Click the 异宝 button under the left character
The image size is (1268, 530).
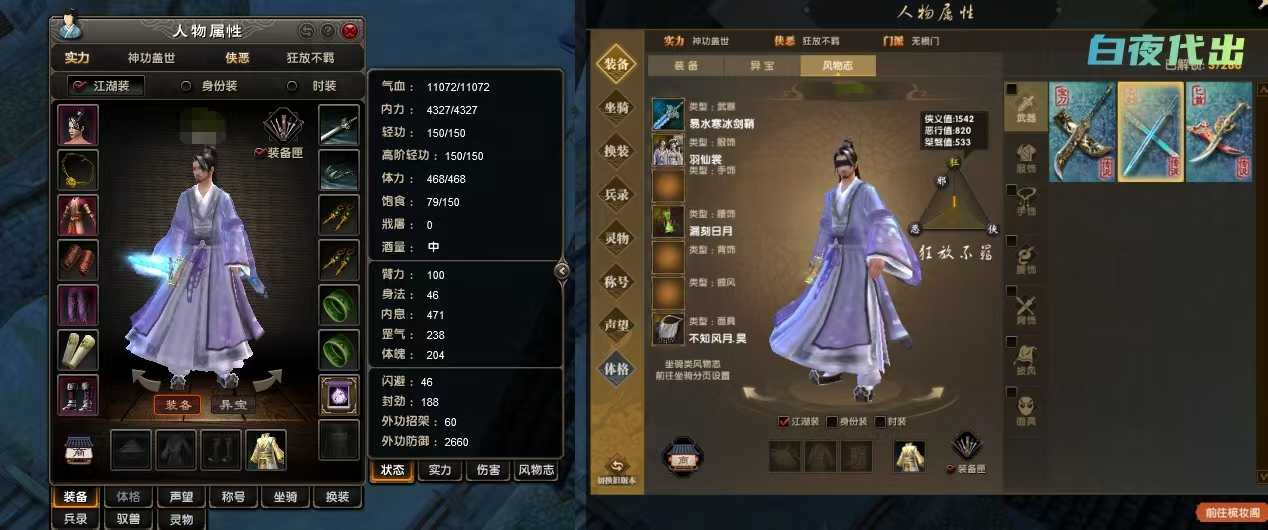tap(232, 405)
